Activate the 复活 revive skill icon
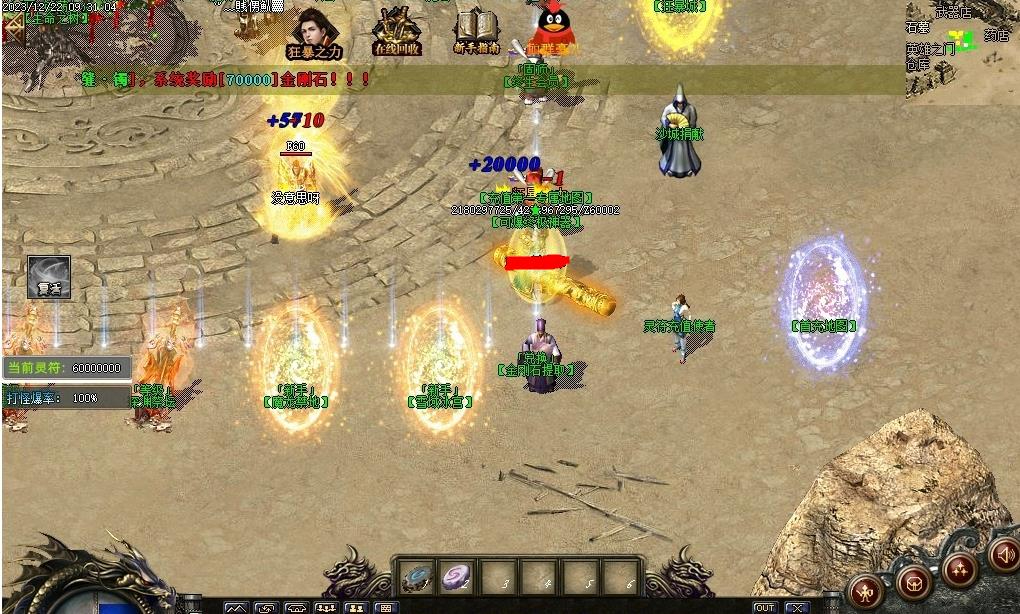 coord(49,276)
